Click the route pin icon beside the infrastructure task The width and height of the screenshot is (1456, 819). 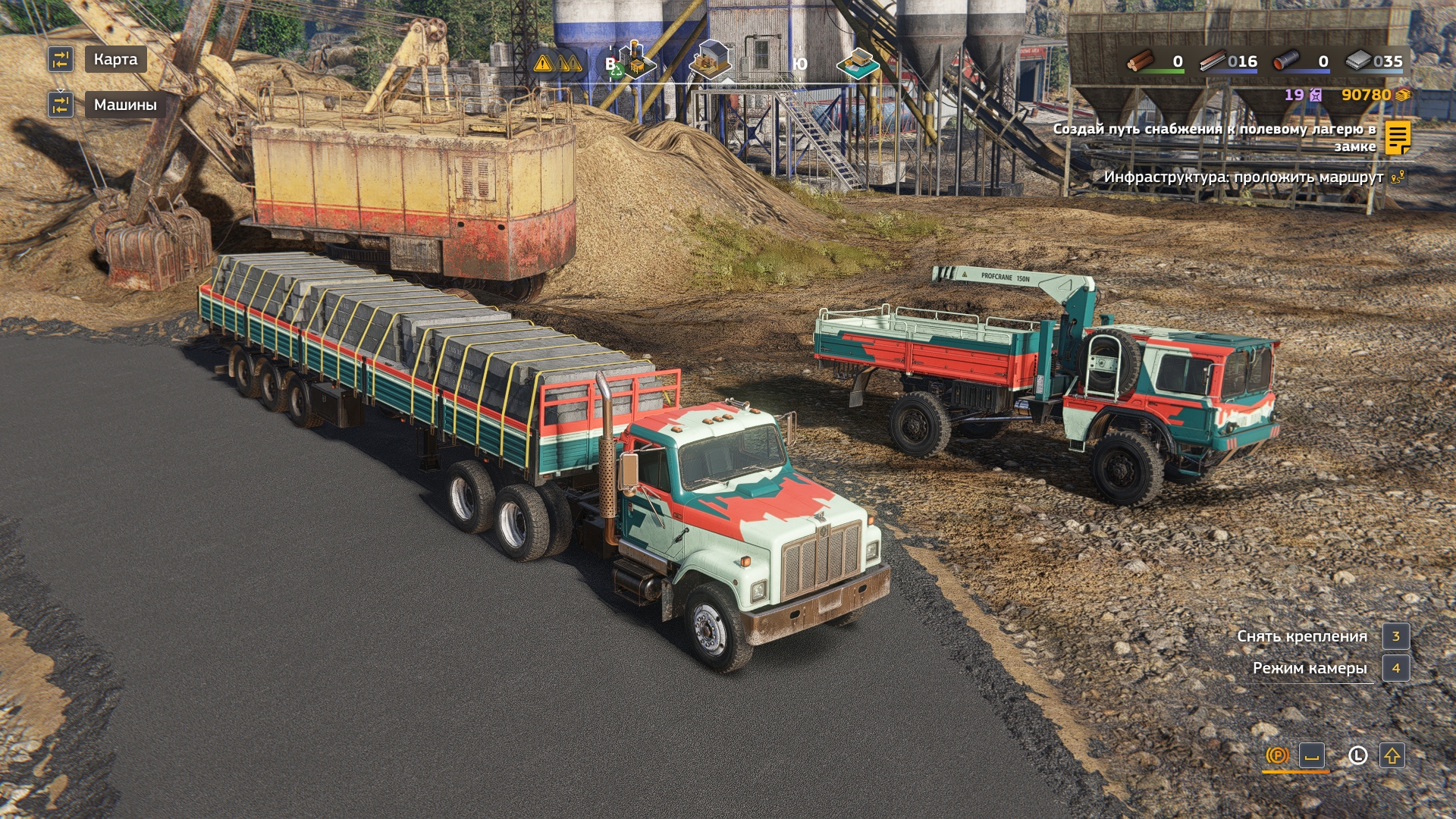(x=1398, y=177)
